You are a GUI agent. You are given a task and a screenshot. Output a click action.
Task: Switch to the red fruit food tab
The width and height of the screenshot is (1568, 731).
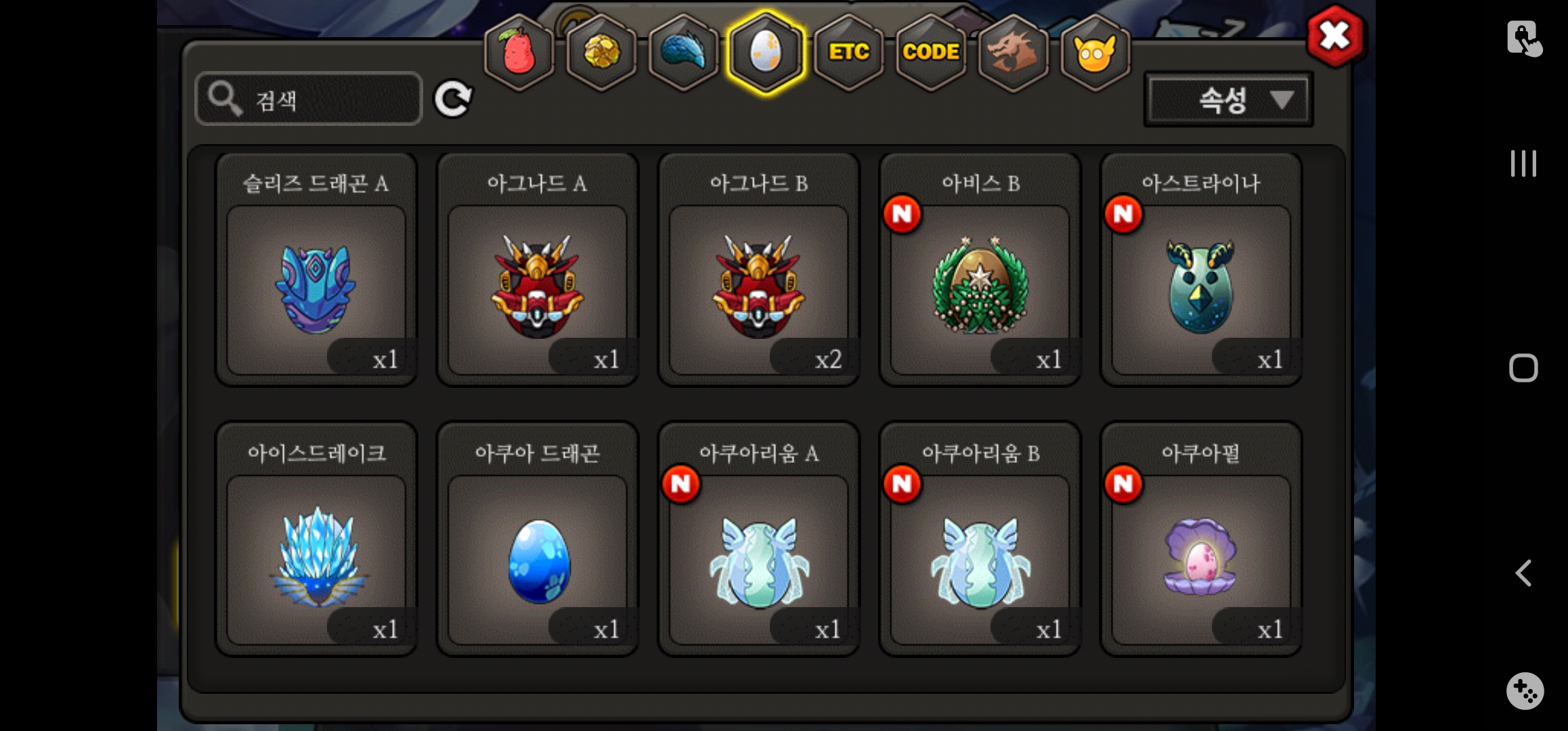[519, 52]
